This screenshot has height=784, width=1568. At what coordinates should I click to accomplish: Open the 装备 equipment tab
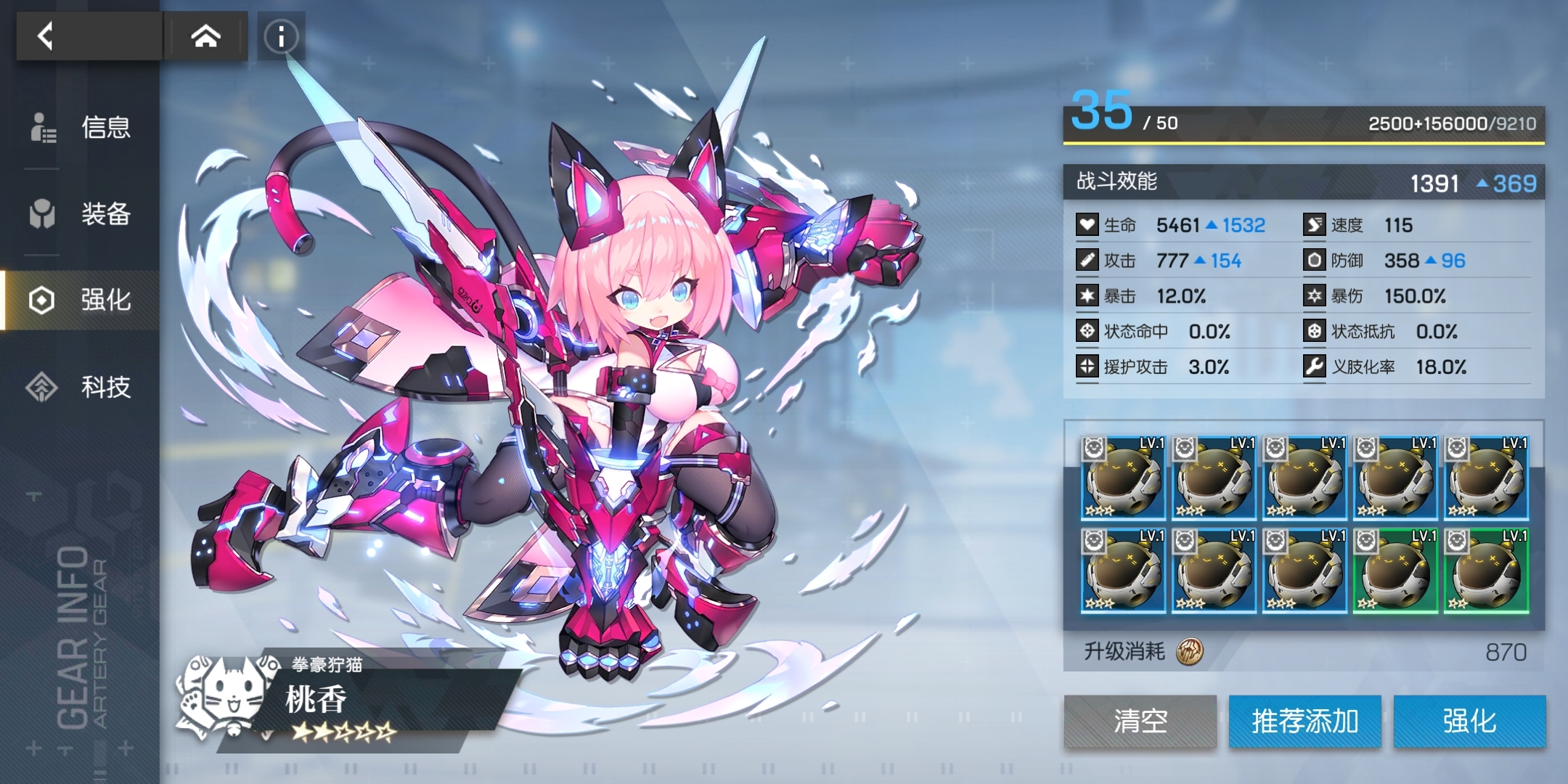click(x=81, y=214)
